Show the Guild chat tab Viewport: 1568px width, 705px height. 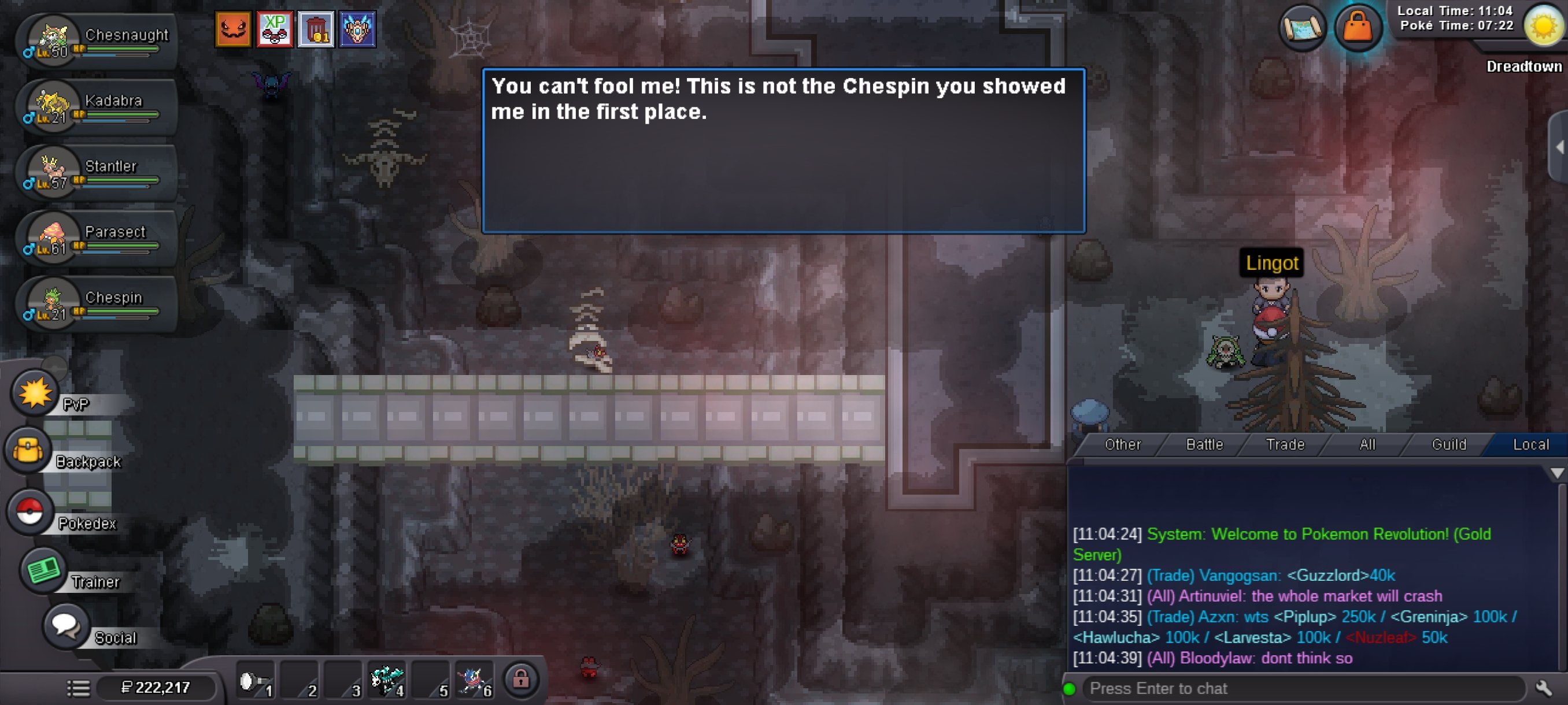coord(1449,444)
